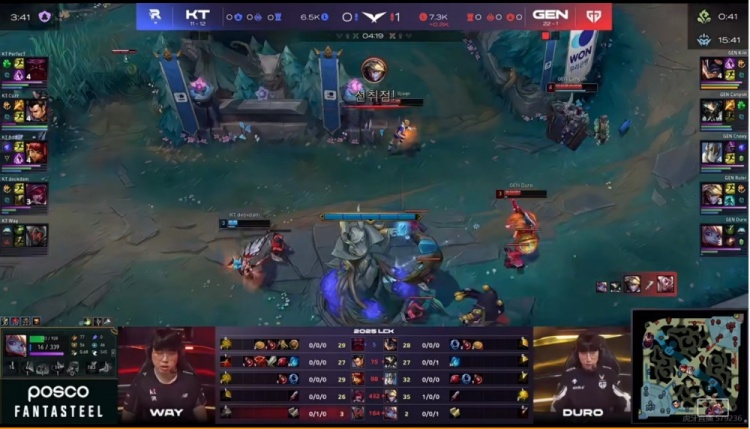Select KT Cuzz's champion portrait

click(x=36, y=110)
